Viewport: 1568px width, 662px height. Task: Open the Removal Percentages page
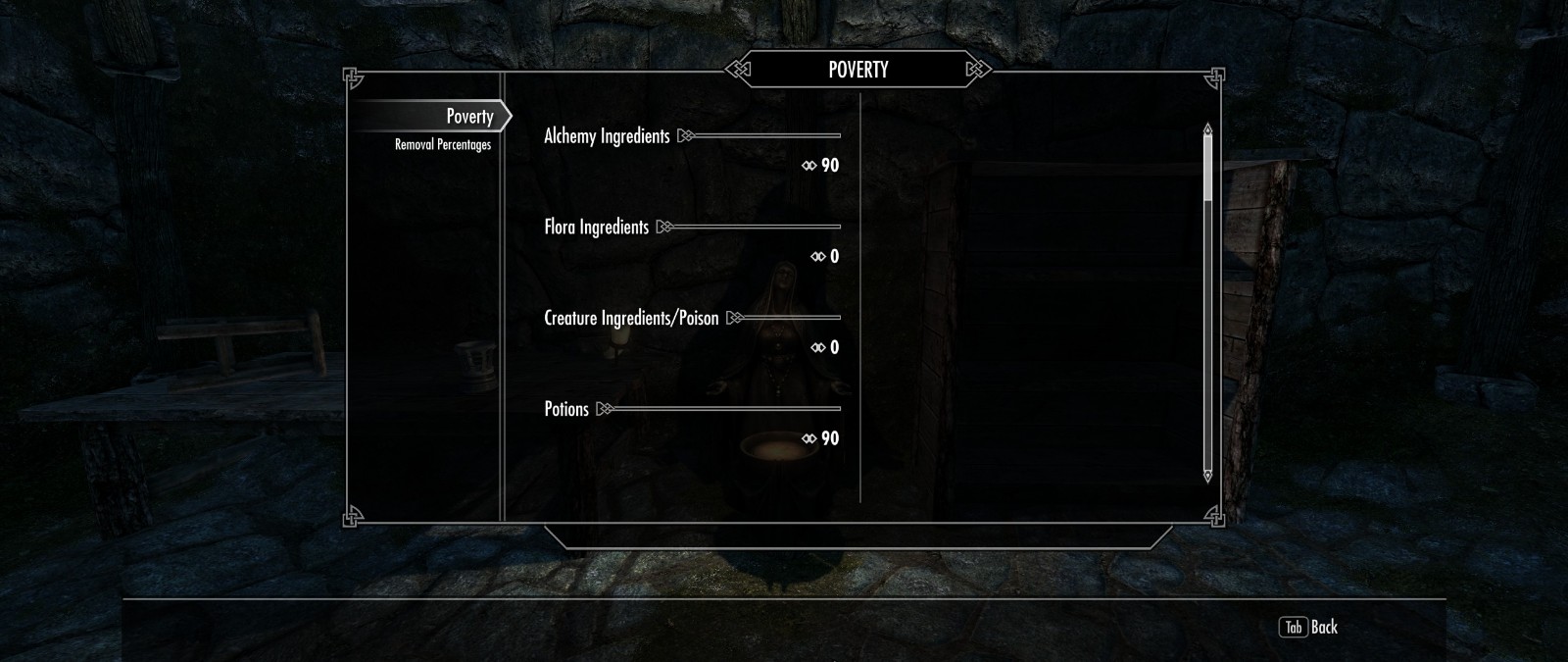(x=443, y=145)
